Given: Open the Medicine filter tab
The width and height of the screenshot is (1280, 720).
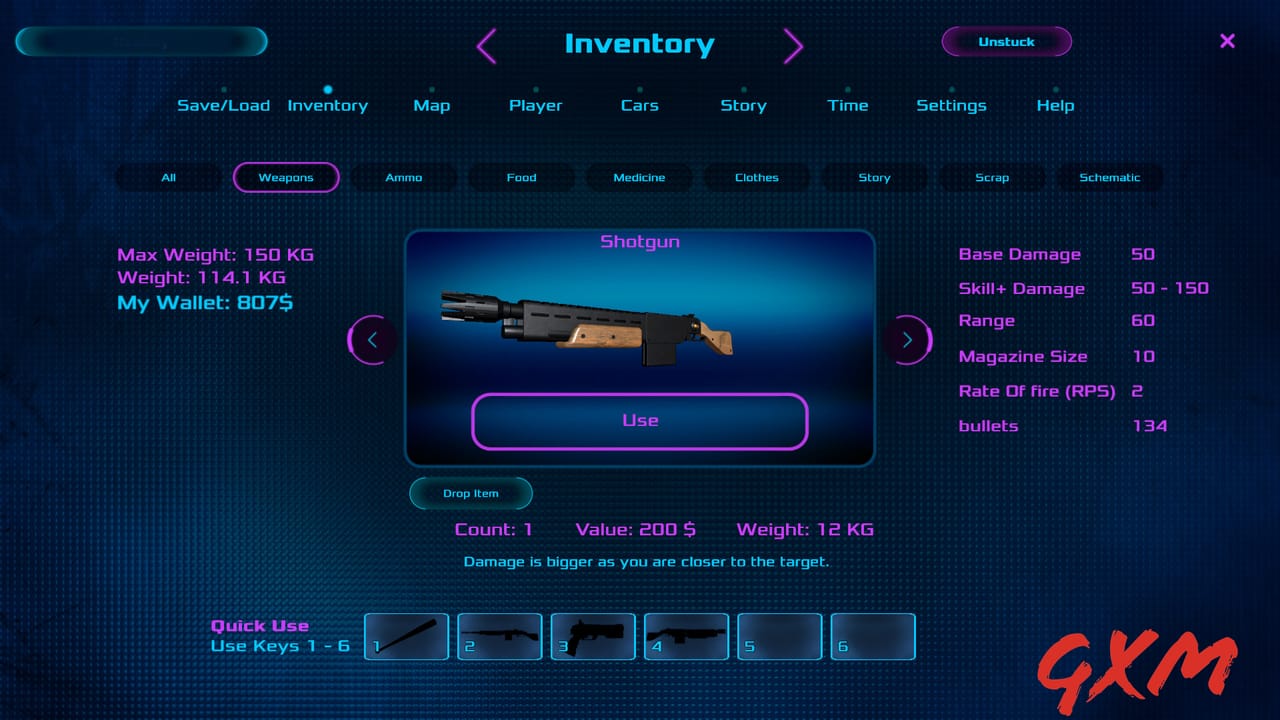Looking at the screenshot, I should [x=639, y=177].
